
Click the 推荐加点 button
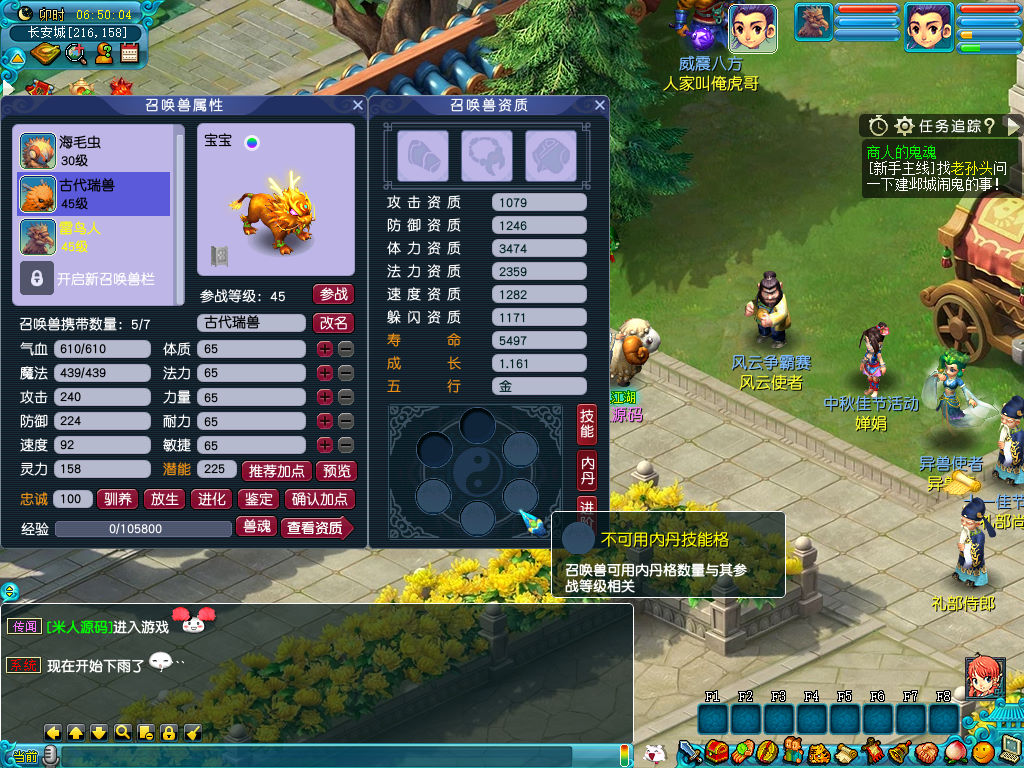pyautogui.click(x=276, y=471)
